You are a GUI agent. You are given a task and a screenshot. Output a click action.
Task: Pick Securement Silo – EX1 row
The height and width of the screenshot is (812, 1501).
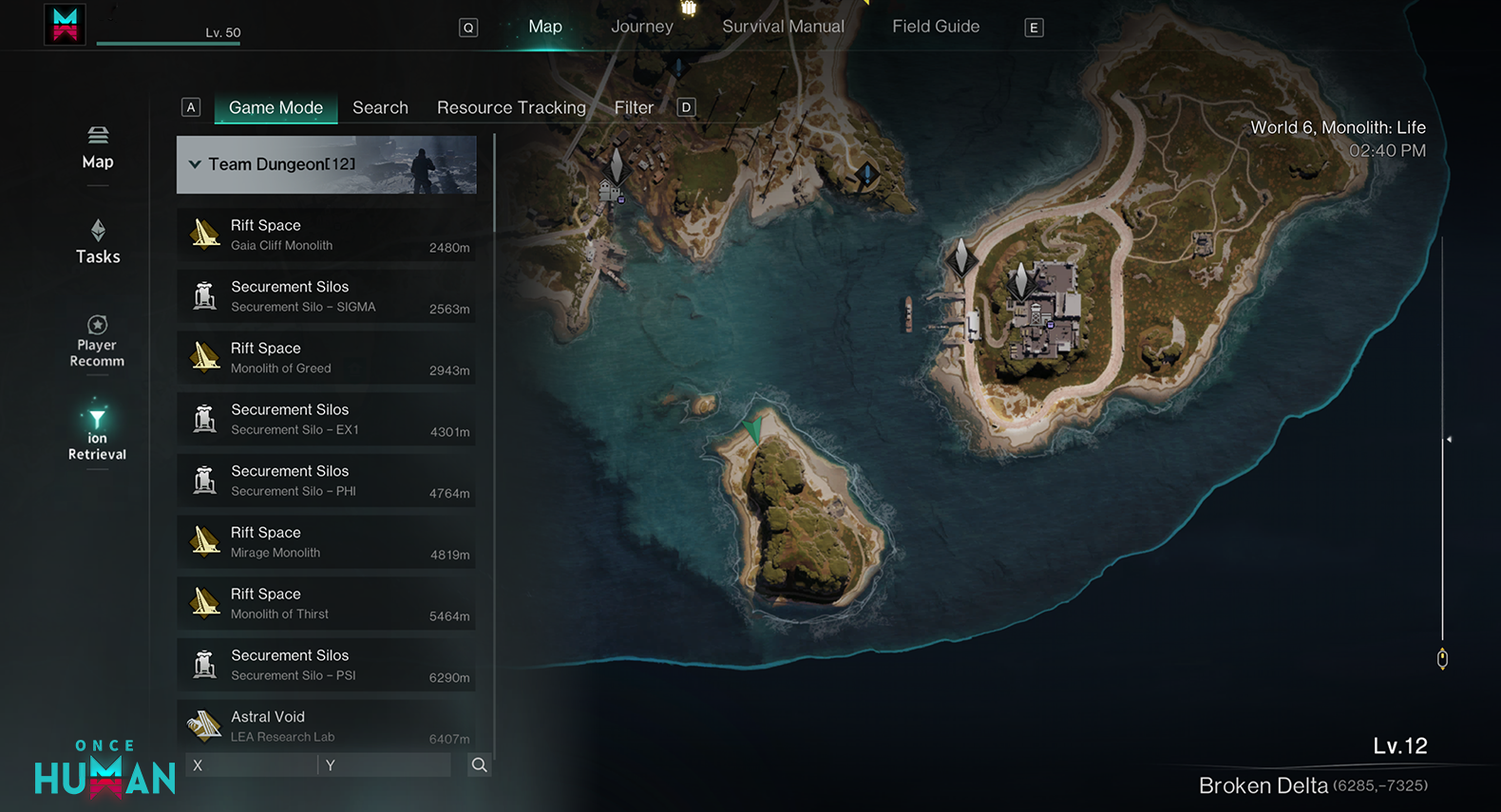326,419
